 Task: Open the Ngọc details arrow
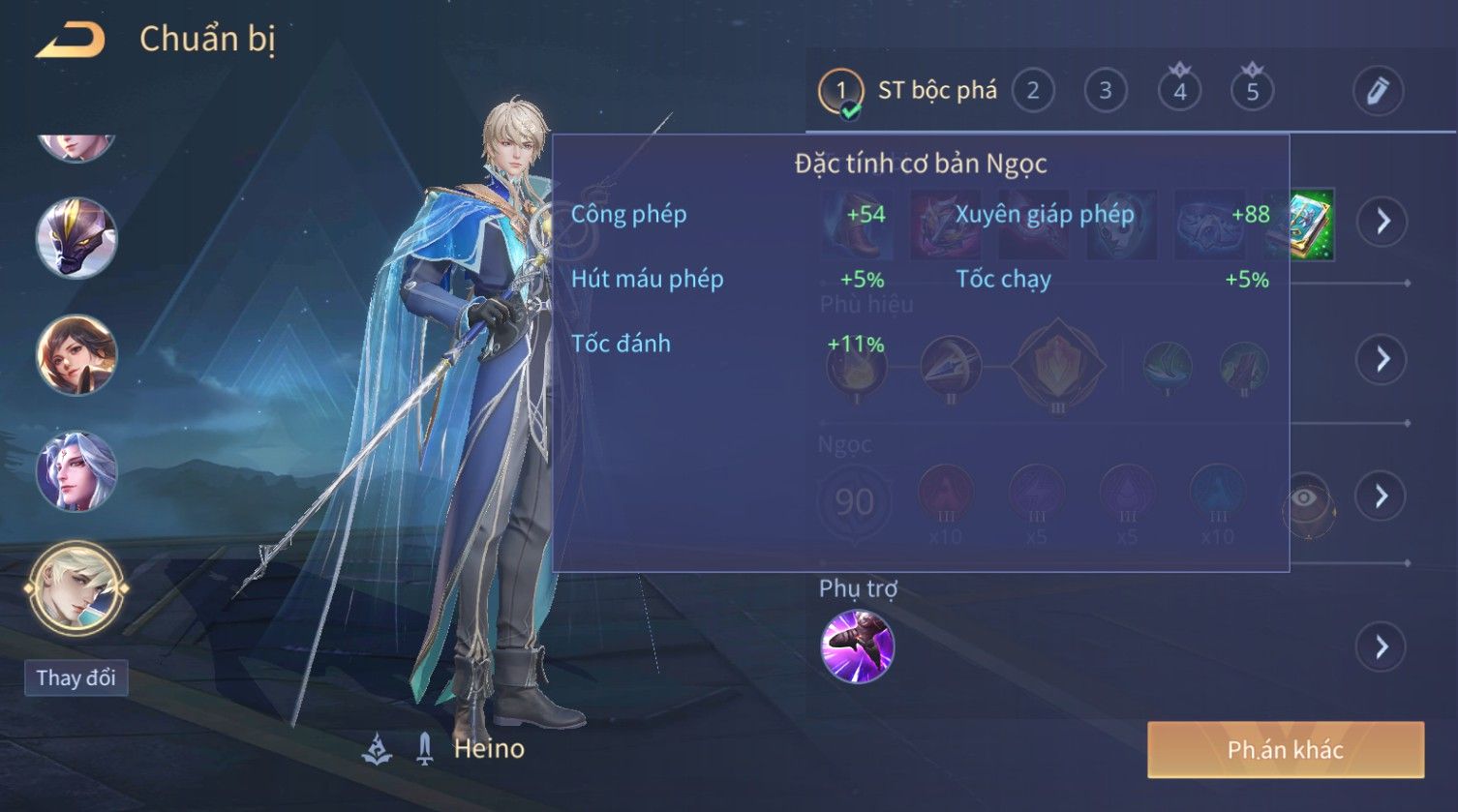pos(1382,496)
